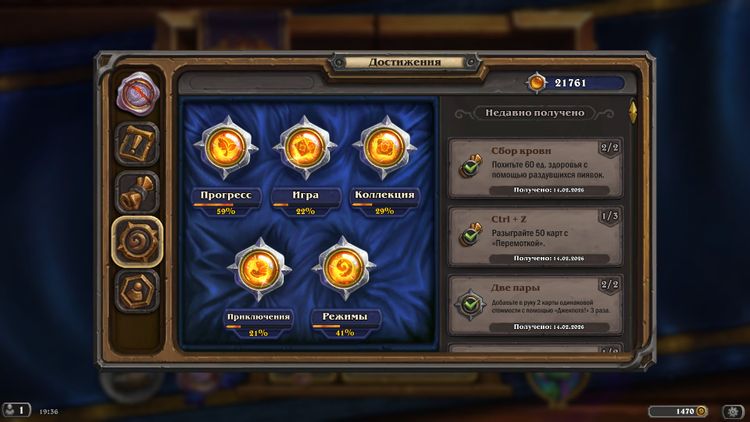750x422 pixels.
Task: Open the game menu gear icon
Action: click(733, 411)
